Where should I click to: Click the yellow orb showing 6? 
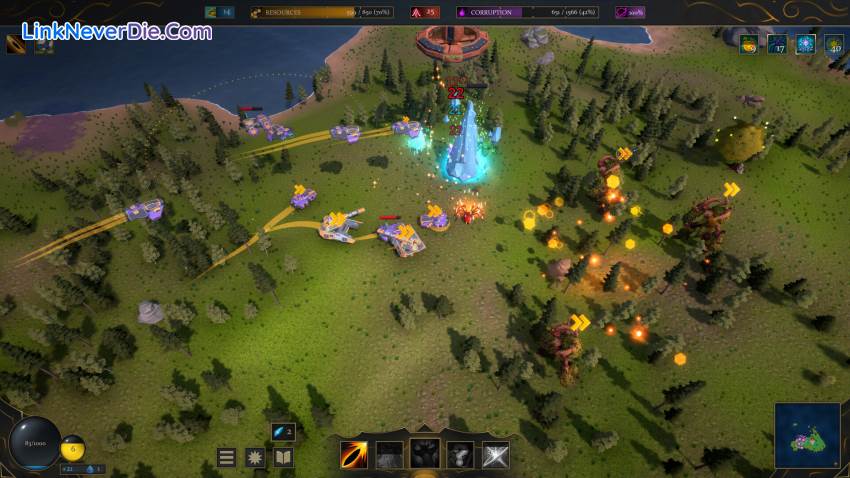[x=72, y=449]
